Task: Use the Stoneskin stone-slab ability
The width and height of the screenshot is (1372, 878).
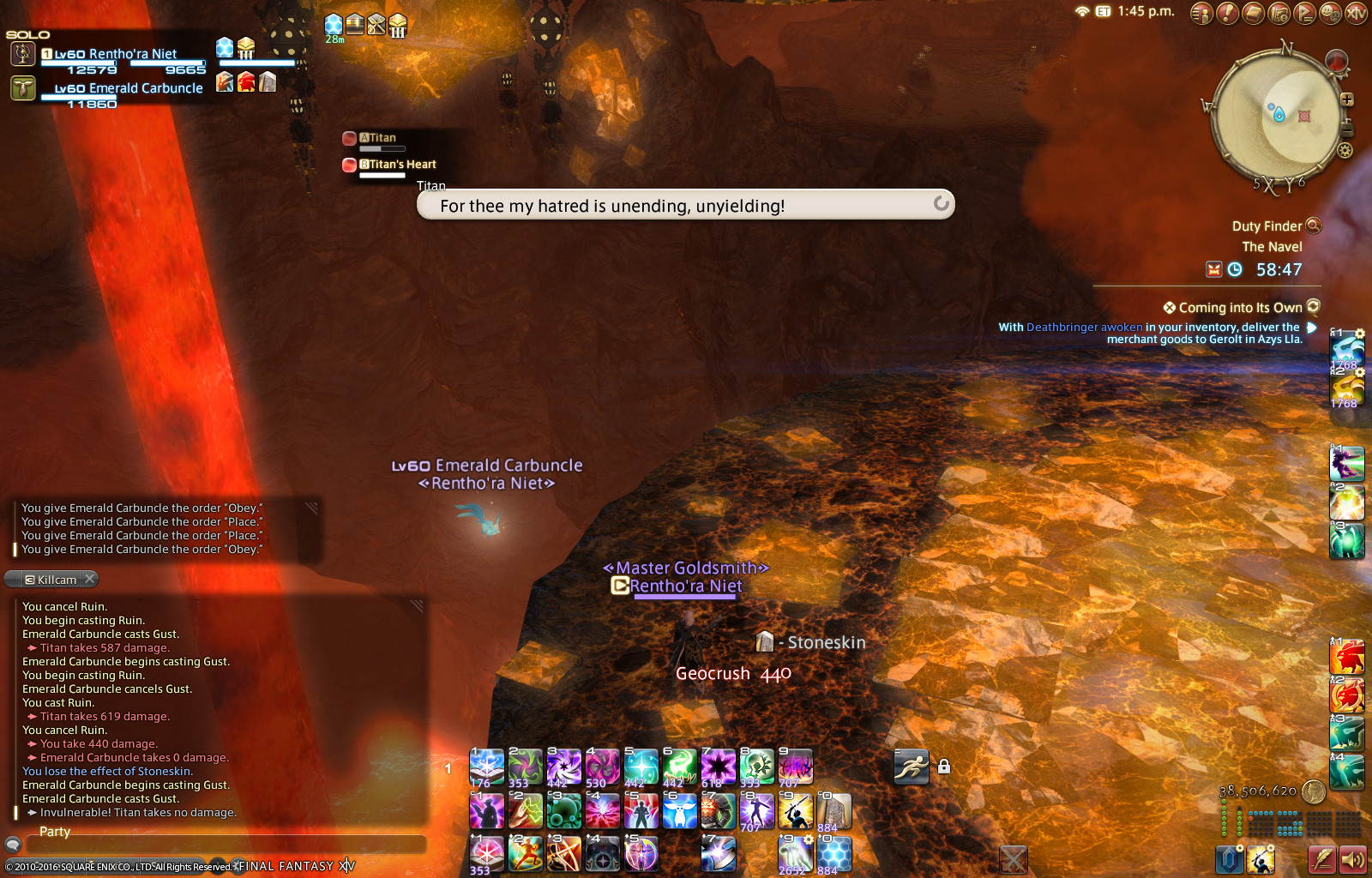Action: point(833,810)
